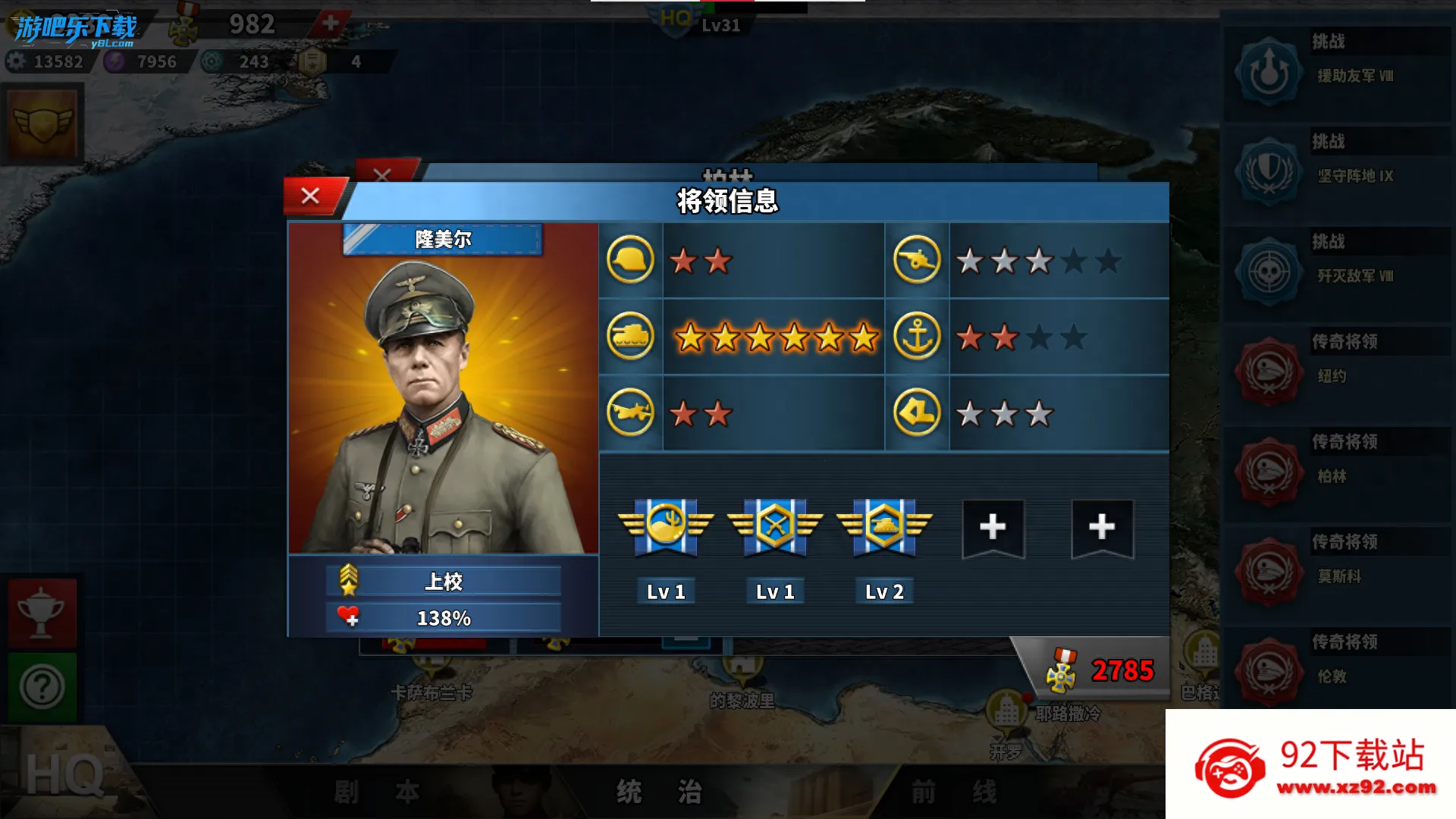Open the question mark help button
The image size is (1456, 819).
pyautogui.click(x=42, y=687)
